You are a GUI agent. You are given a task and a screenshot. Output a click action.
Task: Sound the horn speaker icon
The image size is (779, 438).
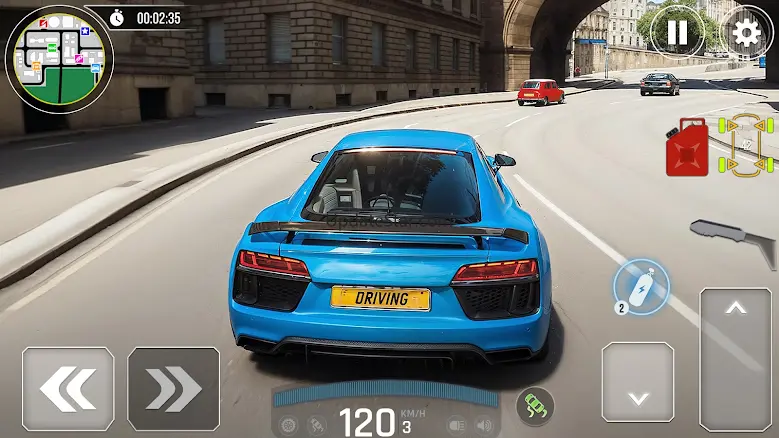pos(485,424)
